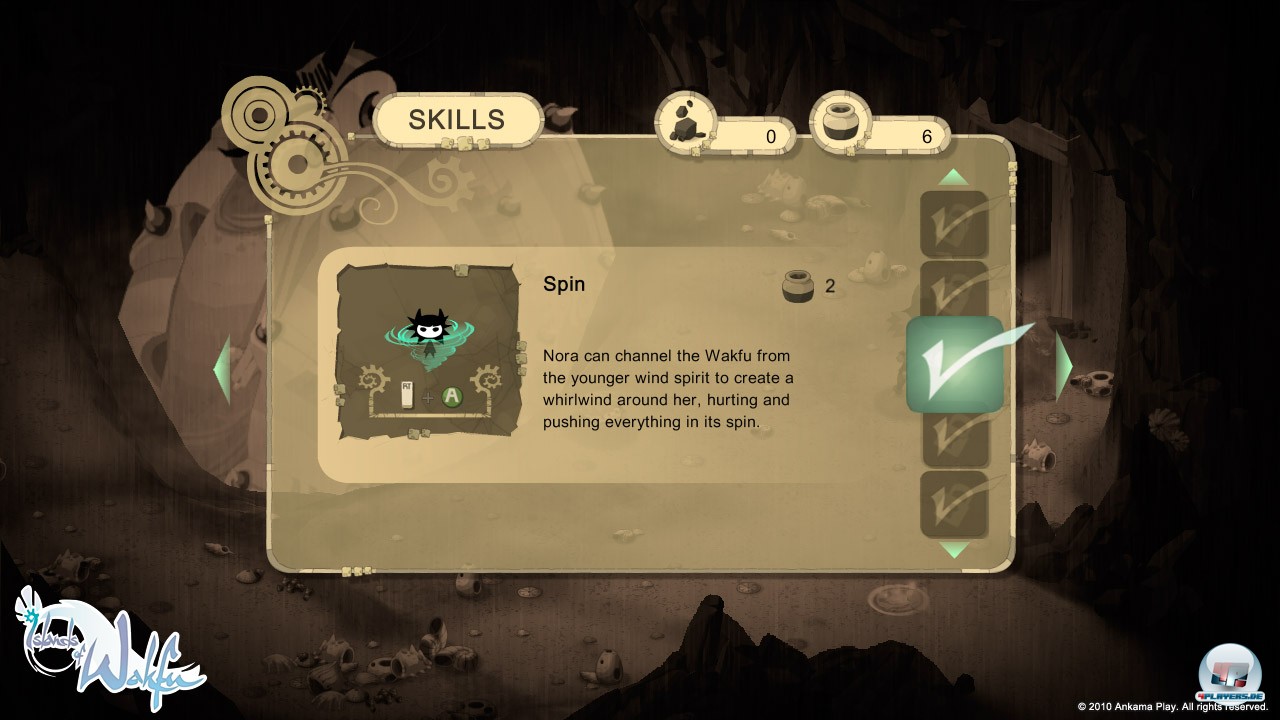Open the Spin skill preview picture
Viewport: 1280px width, 720px height.
point(428,350)
